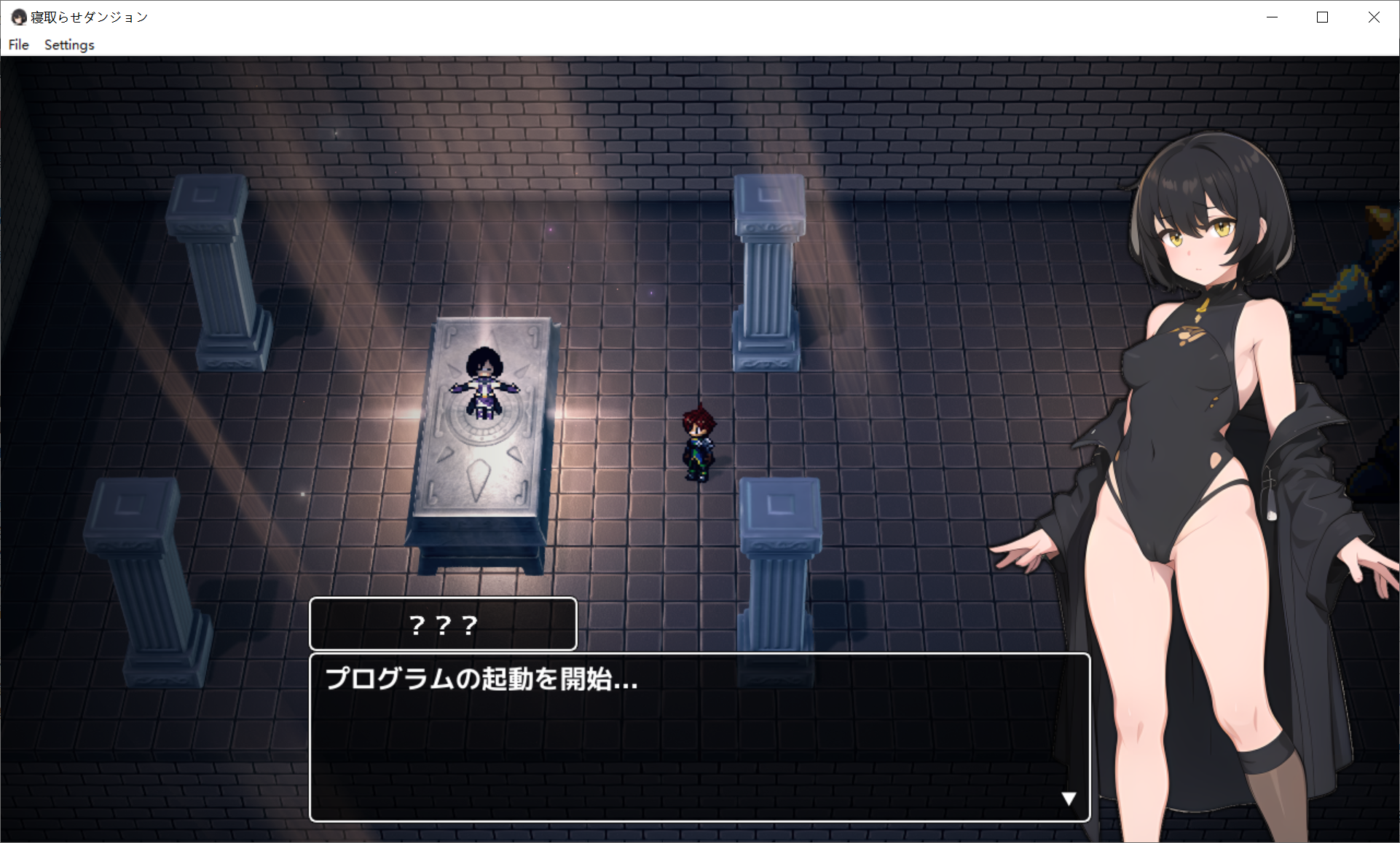Click the "？？？" speaker name plate
The image size is (1400, 843).
[x=442, y=624]
